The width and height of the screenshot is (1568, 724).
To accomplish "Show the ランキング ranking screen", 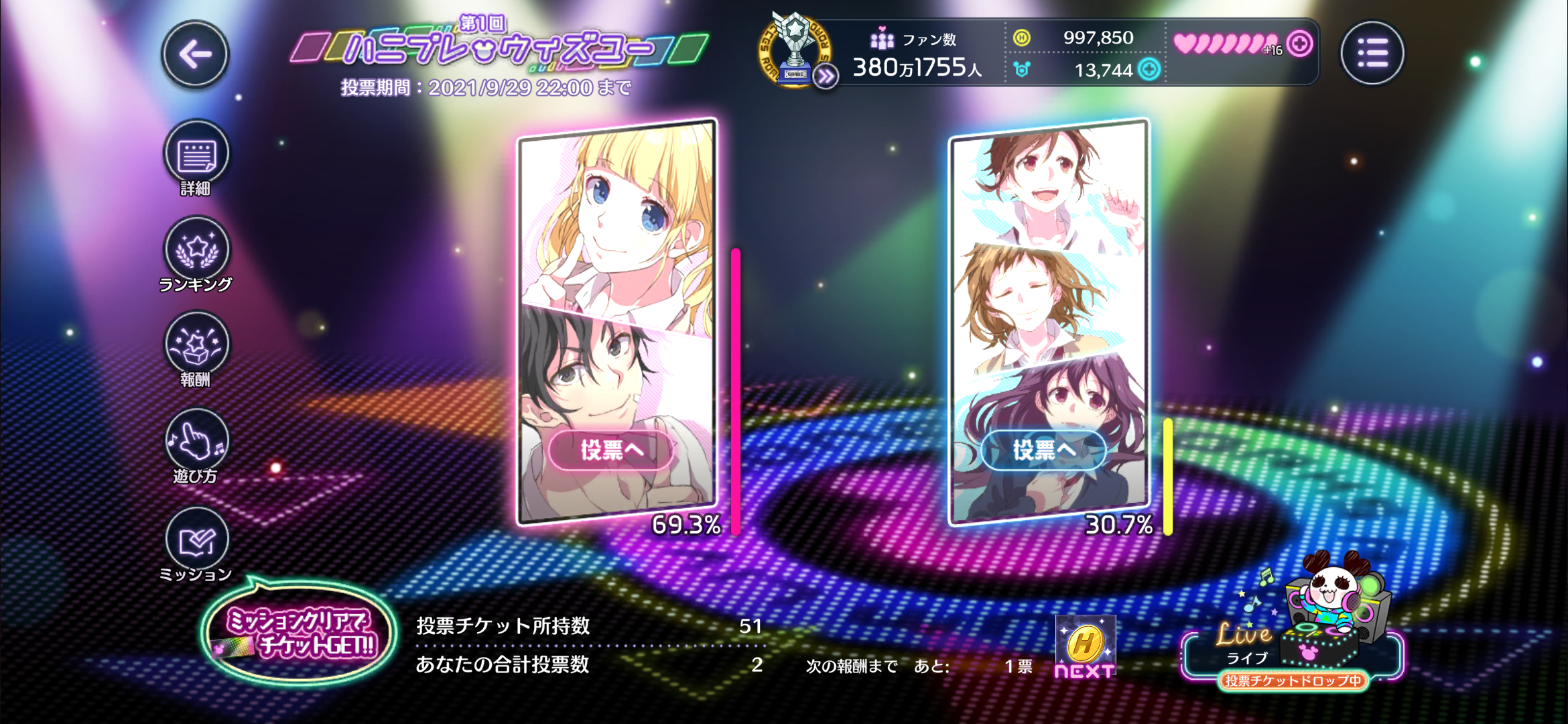I will tap(196, 250).
